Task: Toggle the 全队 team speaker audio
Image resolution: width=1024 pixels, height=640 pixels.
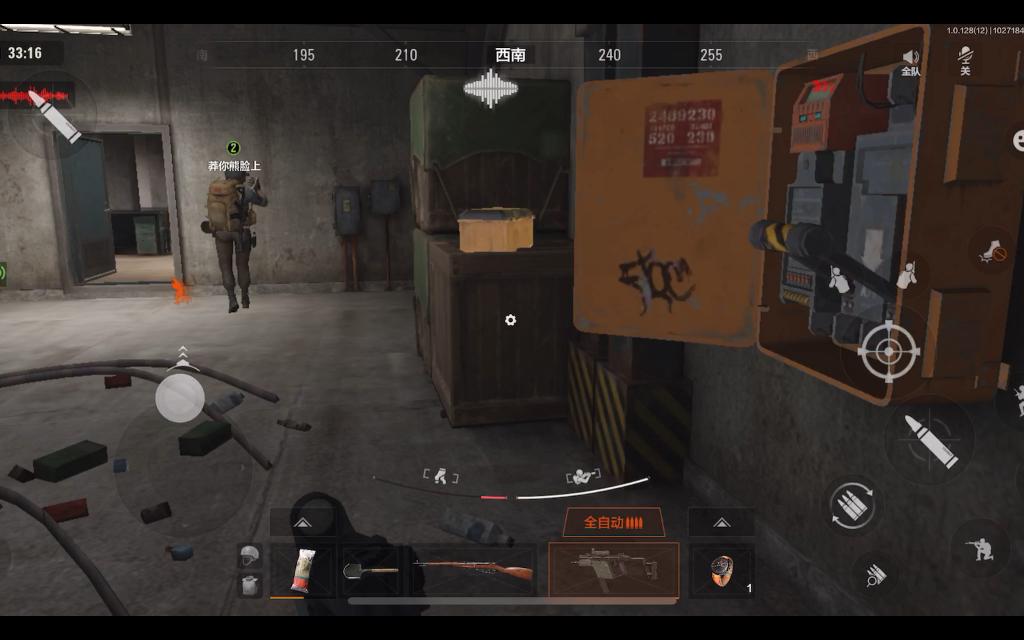Action: tap(910, 62)
